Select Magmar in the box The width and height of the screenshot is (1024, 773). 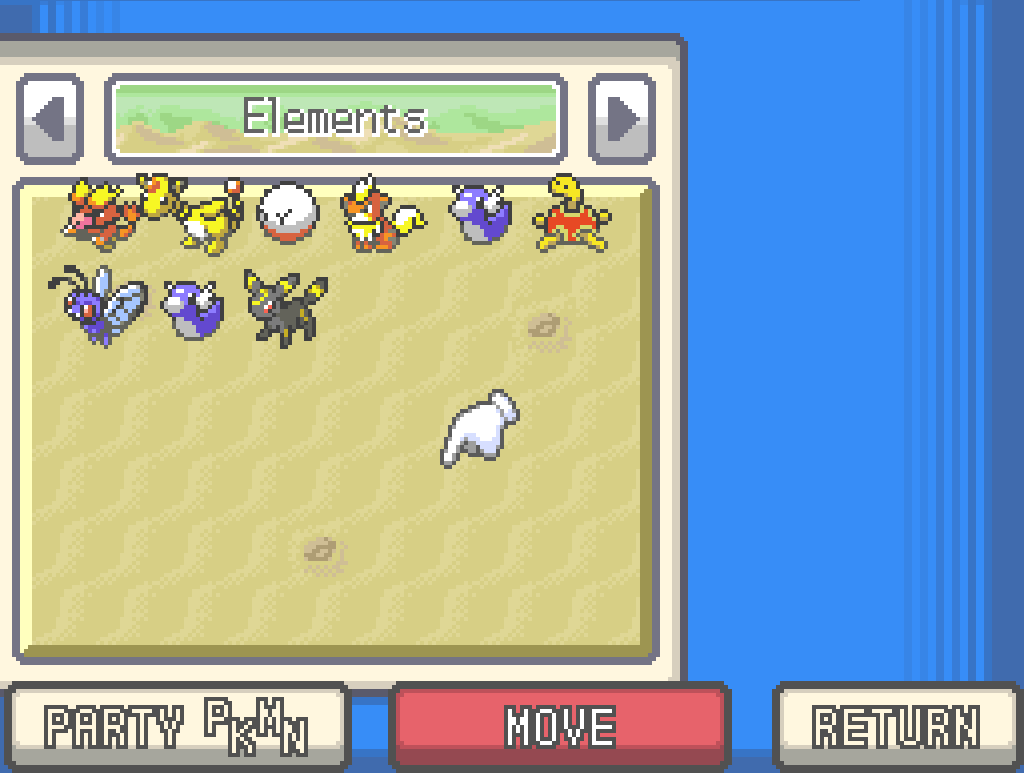[98, 214]
